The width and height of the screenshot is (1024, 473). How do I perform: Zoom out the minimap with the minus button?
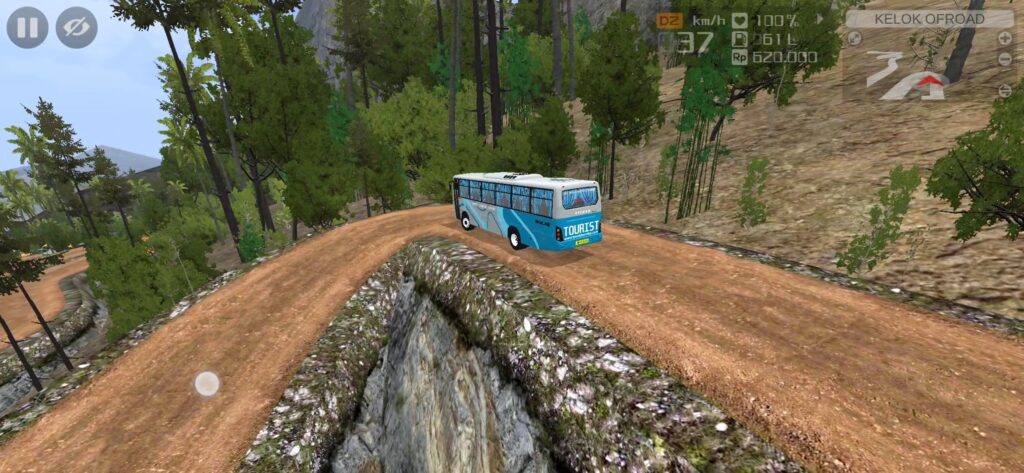click(x=1004, y=59)
